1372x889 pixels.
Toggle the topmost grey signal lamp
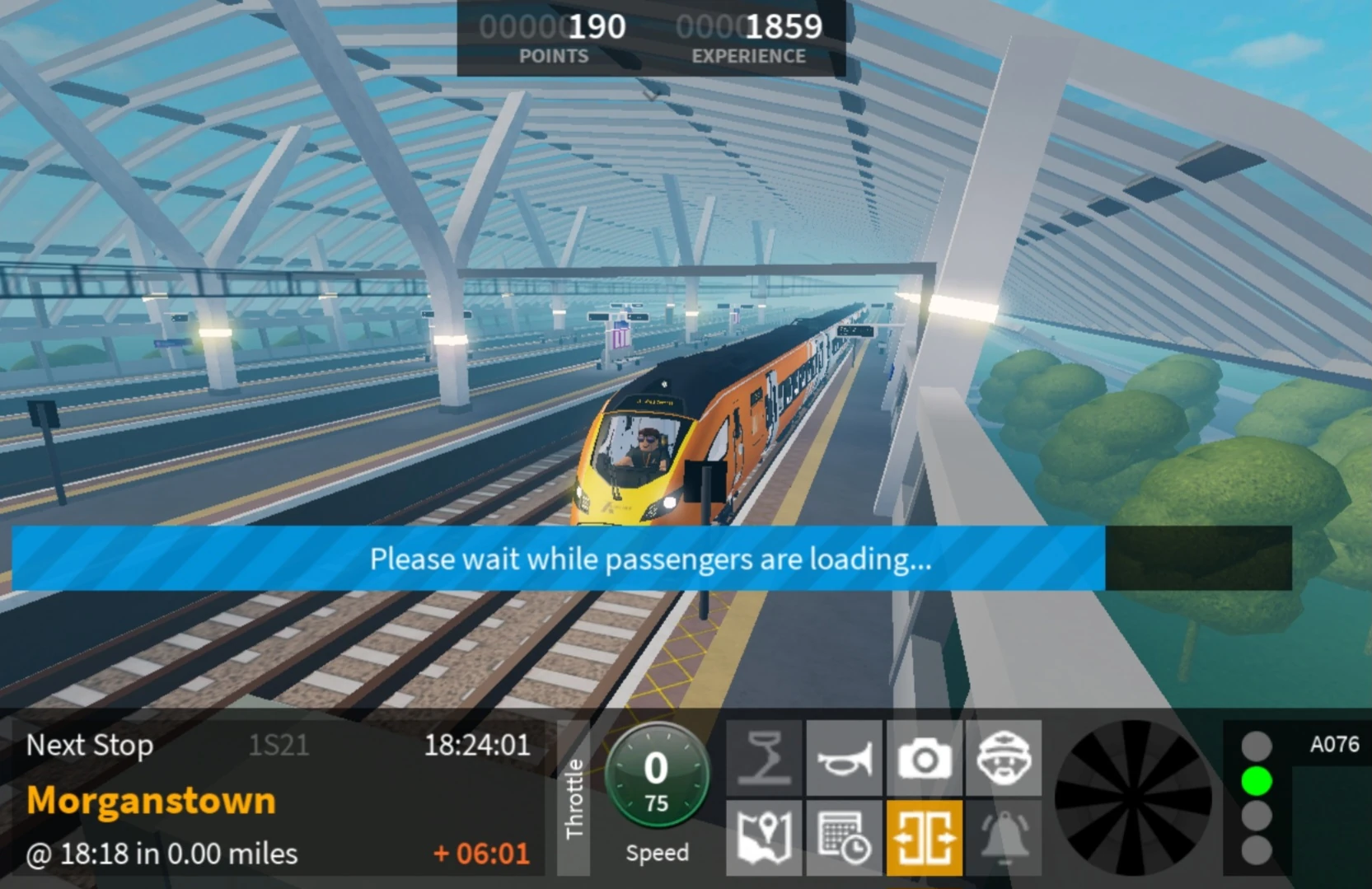tap(1257, 744)
